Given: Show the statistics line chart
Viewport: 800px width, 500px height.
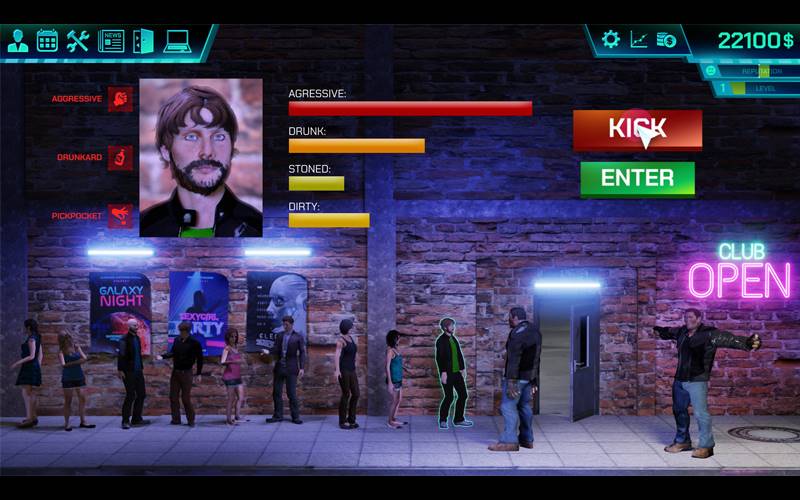Looking at the screenshot, I should tap(639, 40).
